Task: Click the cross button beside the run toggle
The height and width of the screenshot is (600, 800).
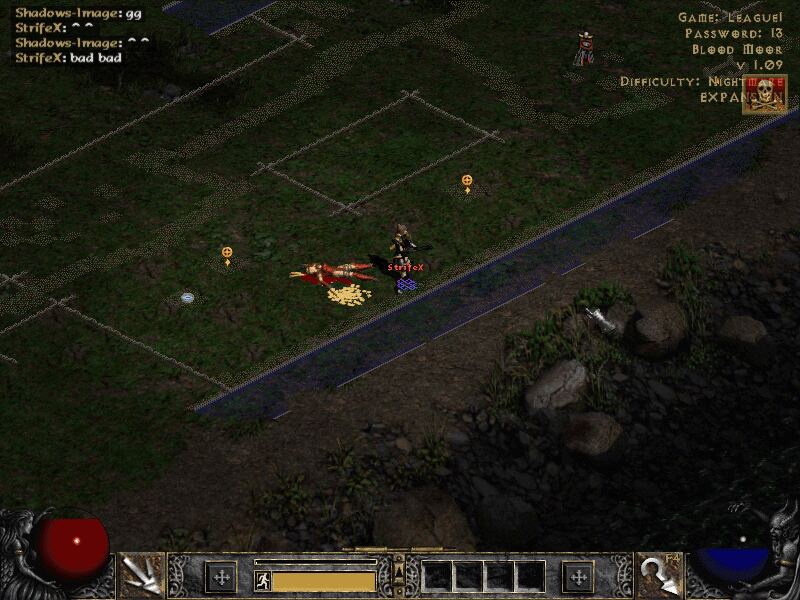Action: click(x=220, y=576)
